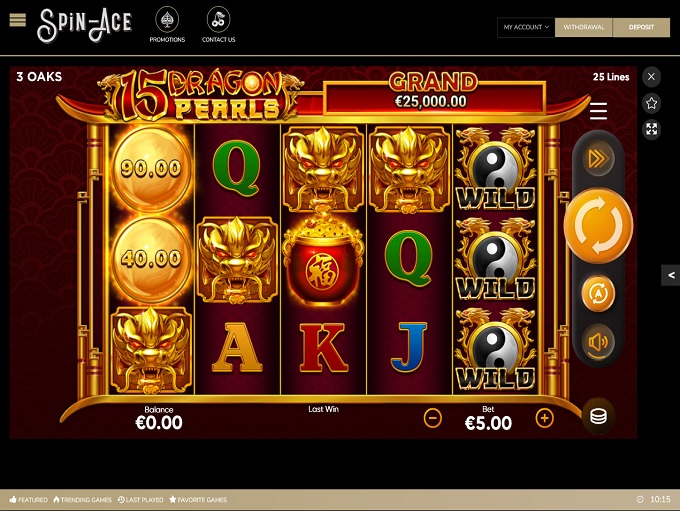680x511 pixels.
Task: Expand the side panel arrow
Action: point(671,275)
